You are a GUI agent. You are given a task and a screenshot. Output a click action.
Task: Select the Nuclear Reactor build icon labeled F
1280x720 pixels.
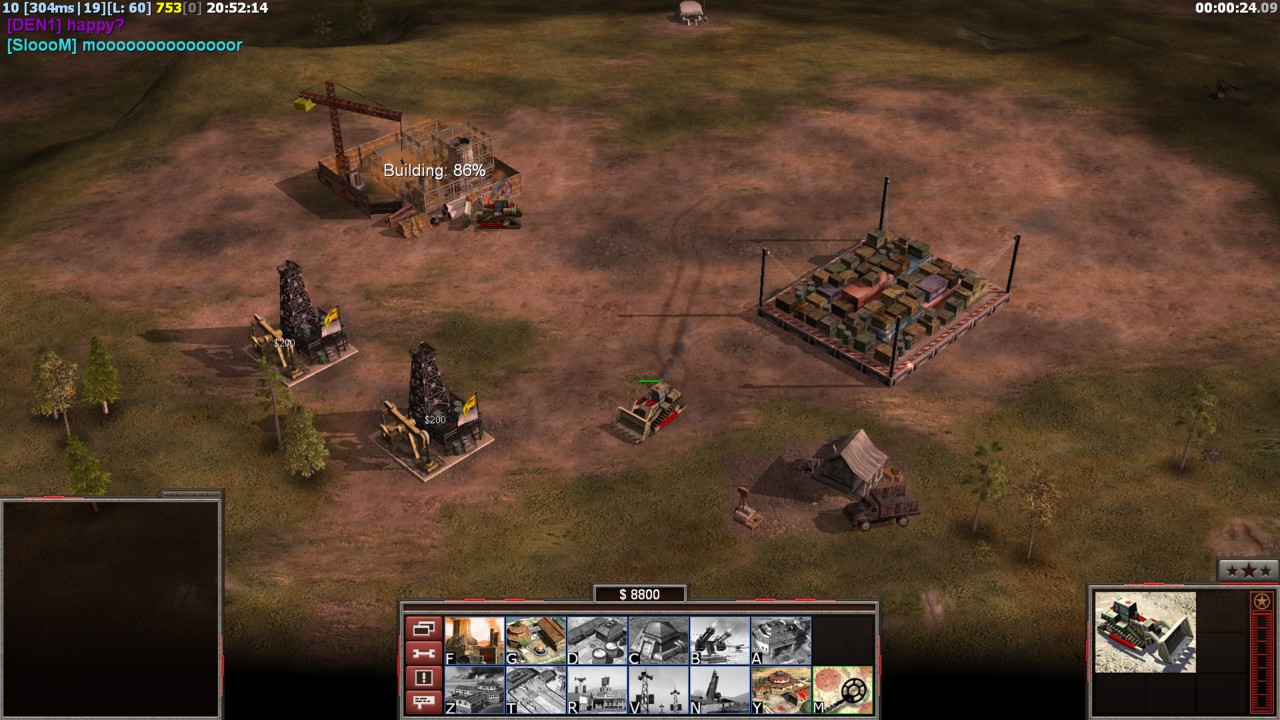pyautogui.click(x=474, y=641)
